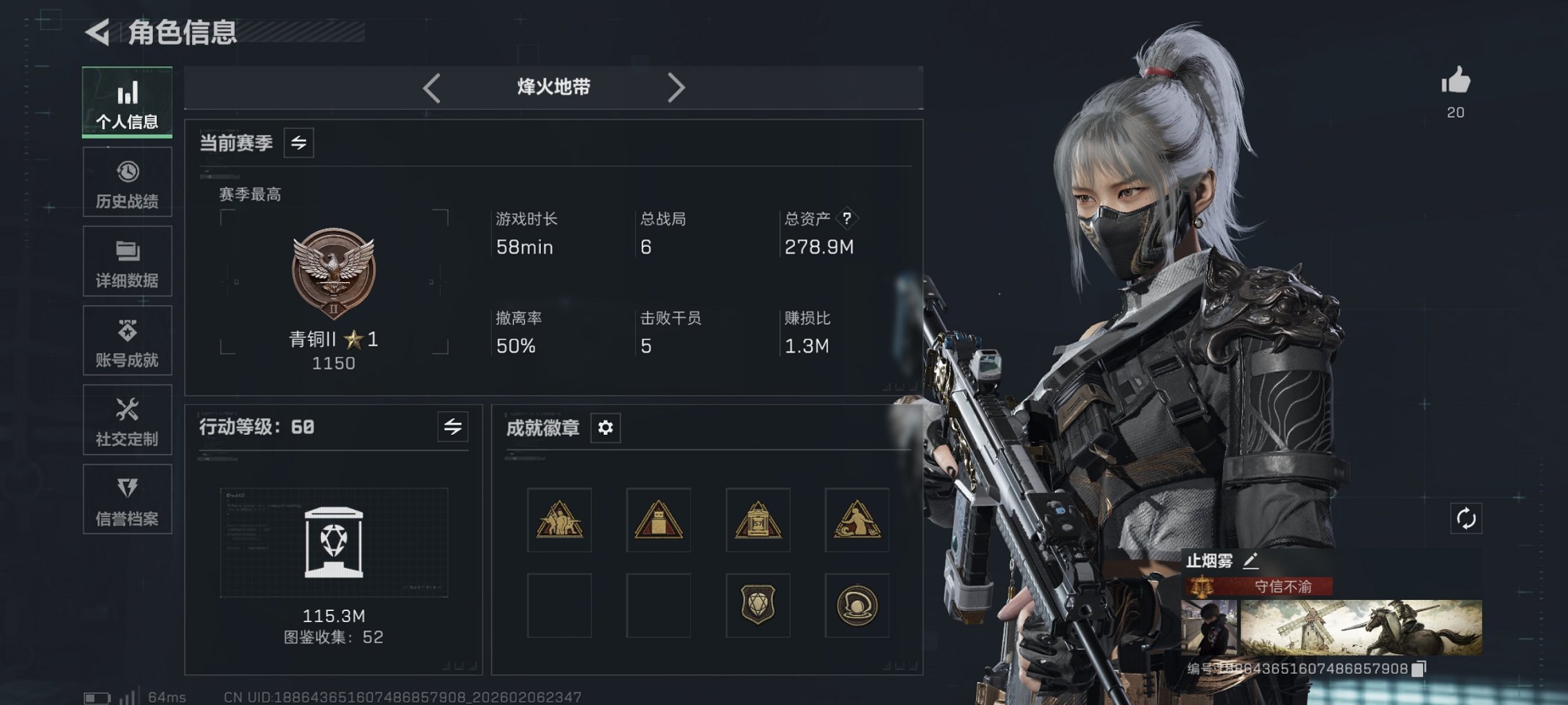Select the 历史战绩 history stats icon
1568x705 pixels.
click(127, 182)
